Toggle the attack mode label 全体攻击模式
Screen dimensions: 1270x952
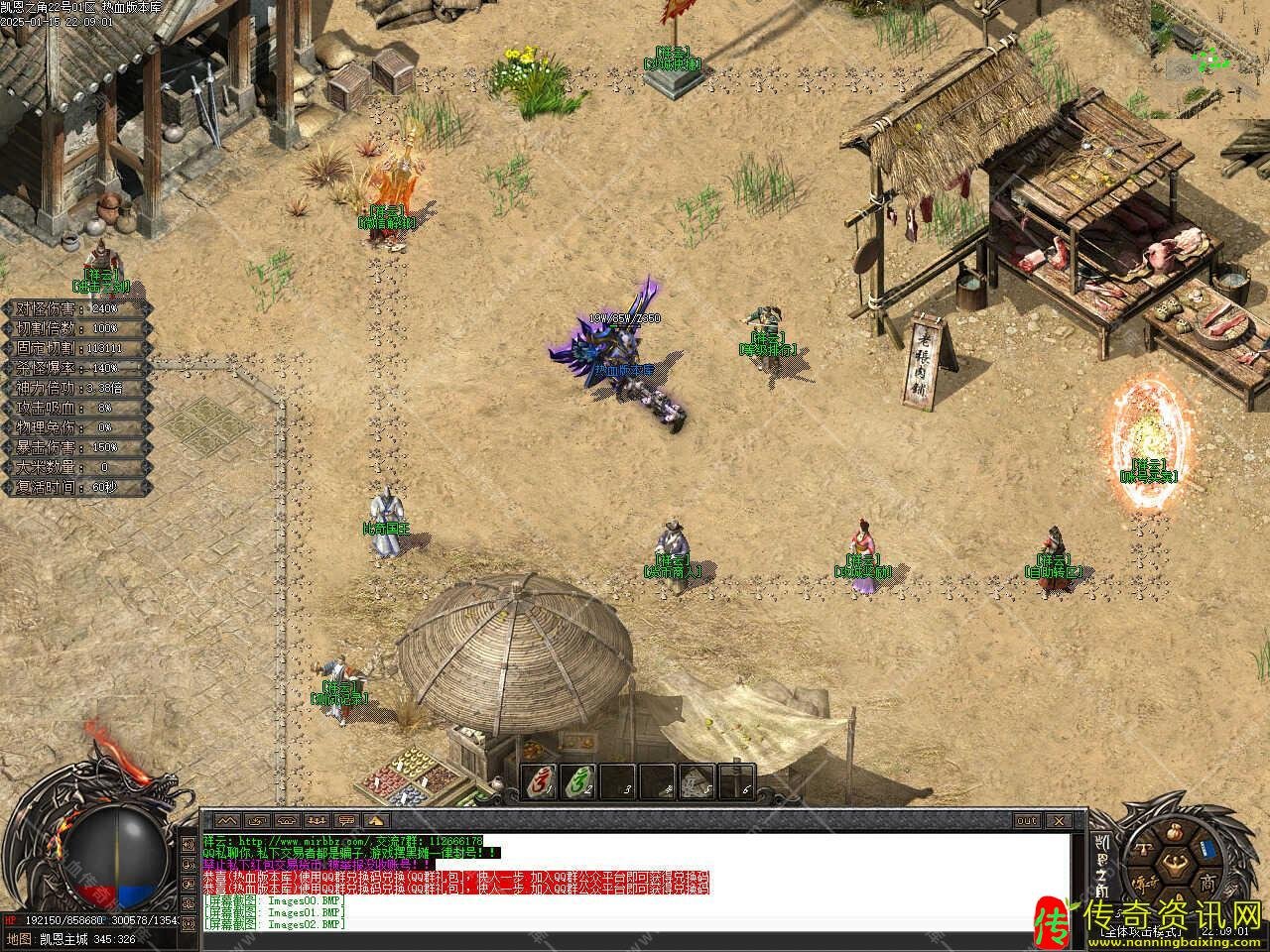tap(1139, 931)
